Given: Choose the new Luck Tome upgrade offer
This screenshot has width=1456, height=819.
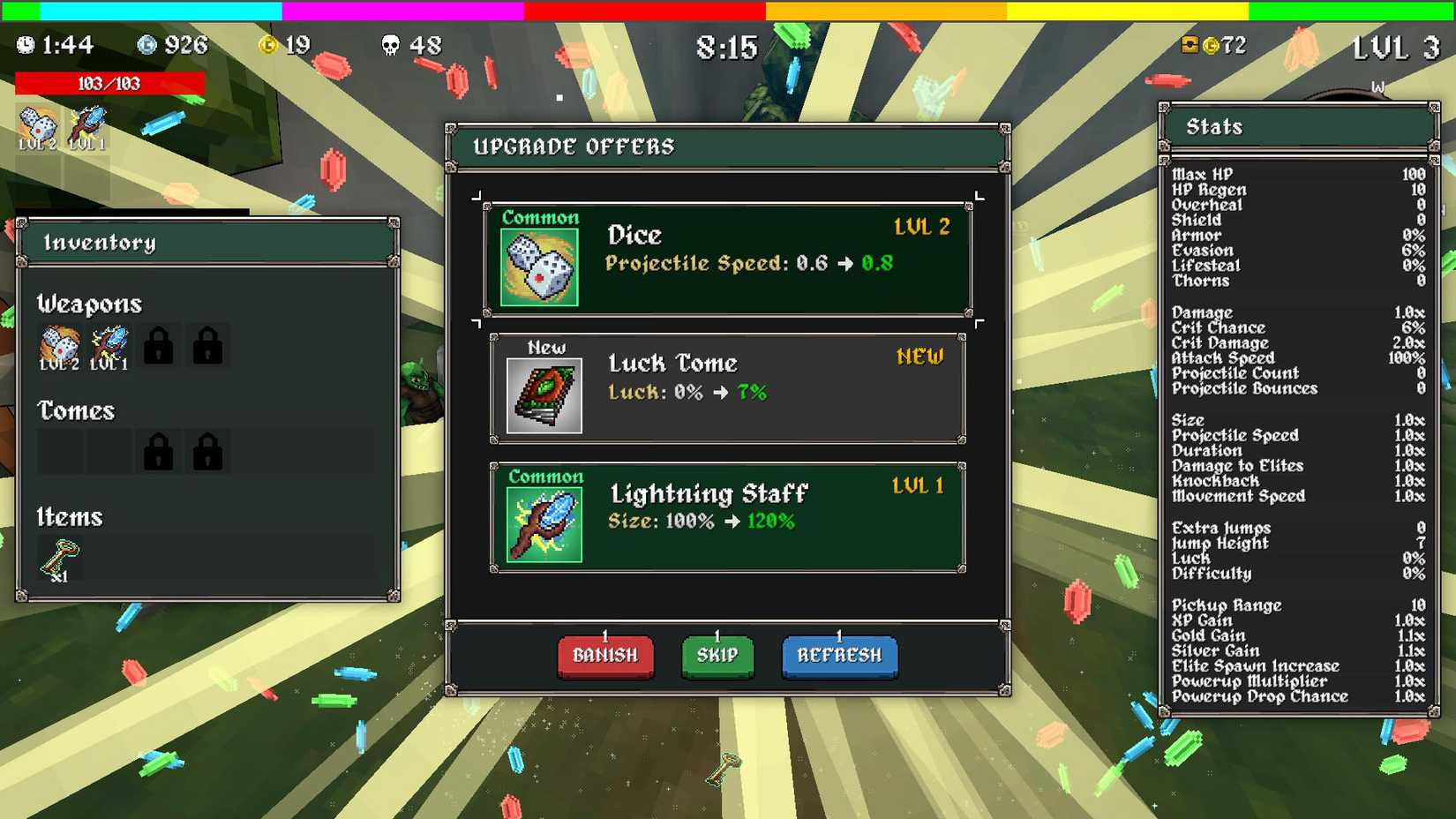Looking at the screenshot, I should 726,386.
